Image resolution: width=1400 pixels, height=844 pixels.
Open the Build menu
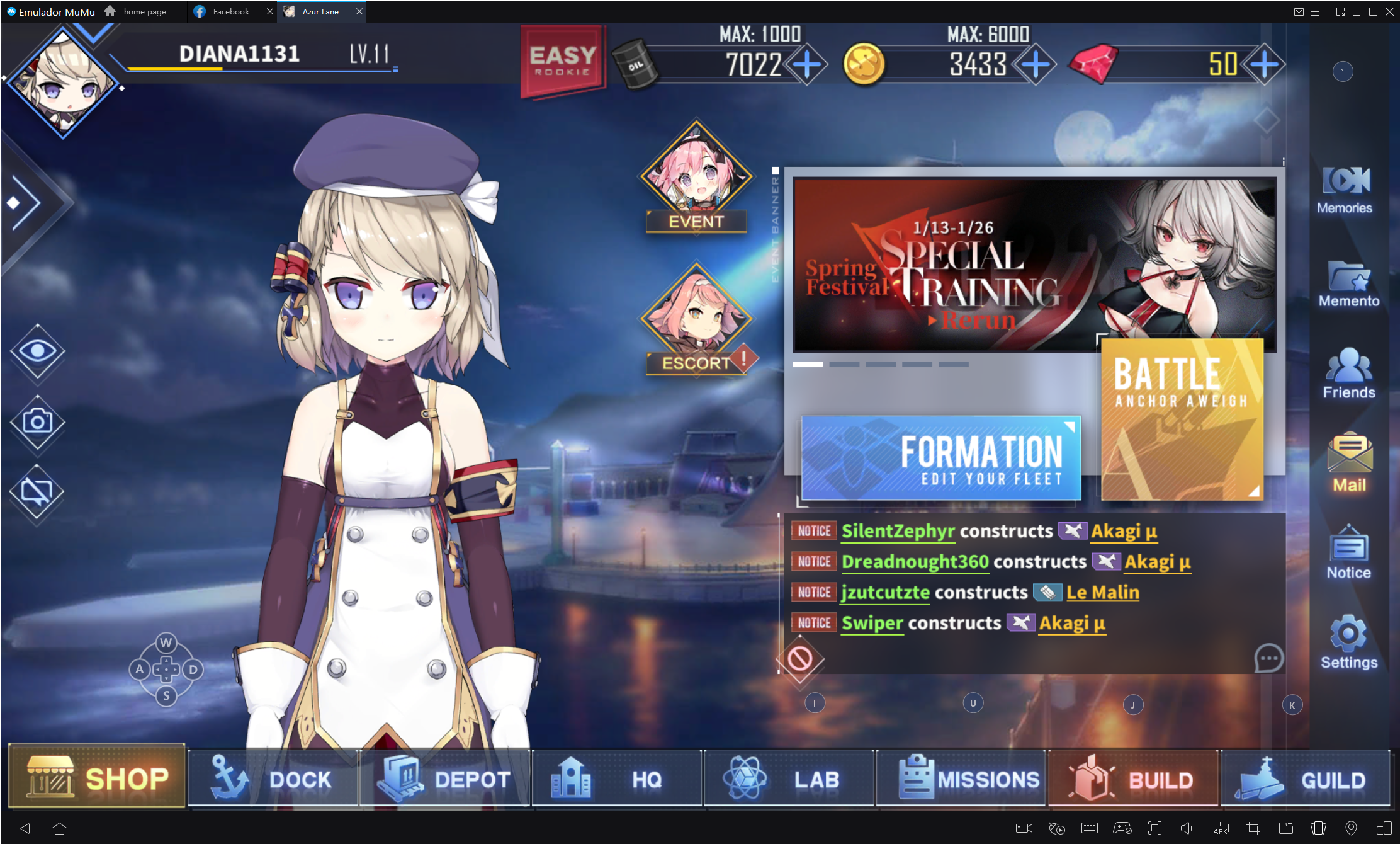point(1133,779)
